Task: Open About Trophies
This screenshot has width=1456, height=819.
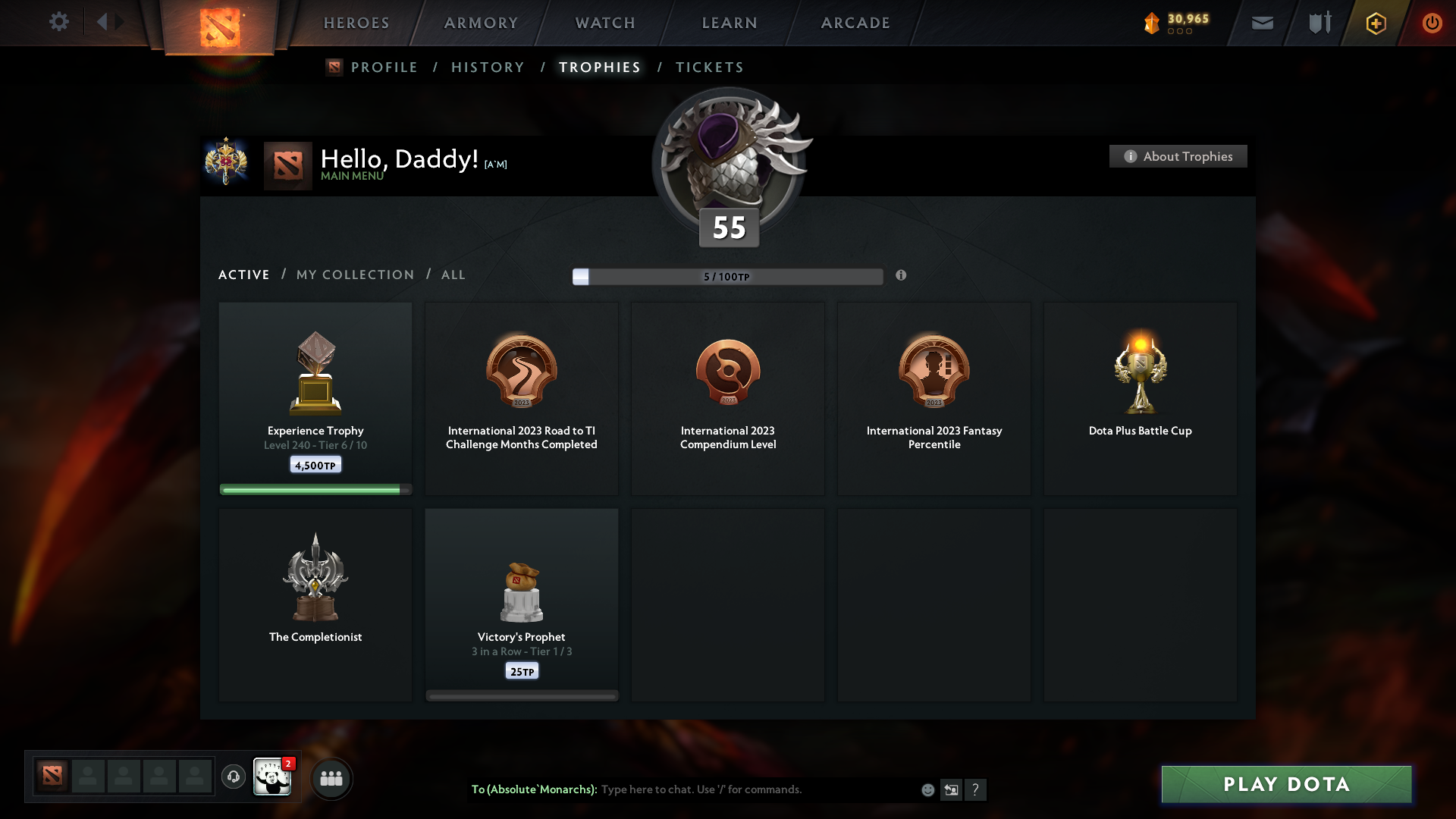Action: pos(1178,156)
